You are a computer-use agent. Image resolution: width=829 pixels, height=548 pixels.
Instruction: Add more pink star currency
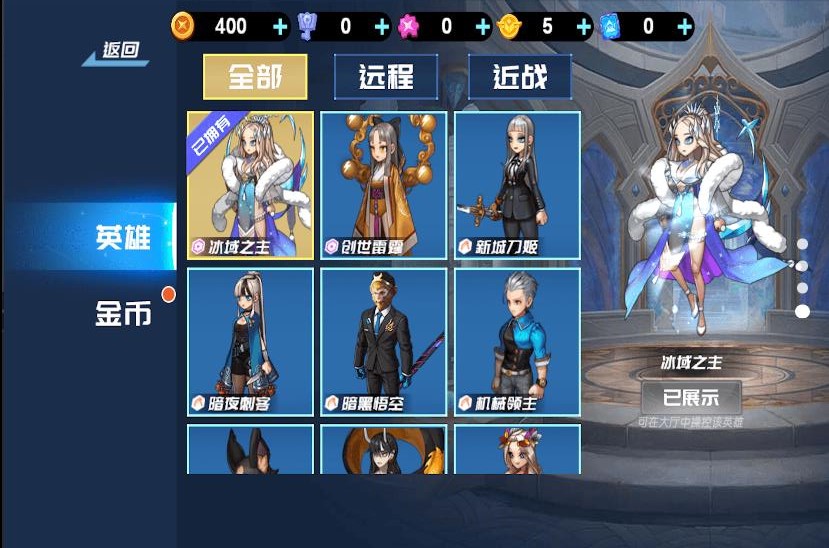click(483, 27)
